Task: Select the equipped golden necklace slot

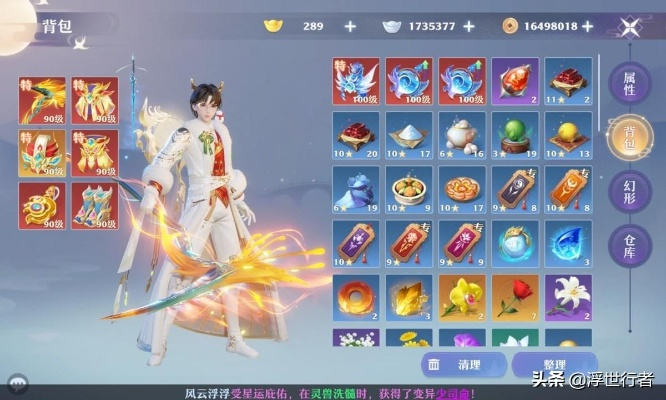Action: (42, 205)
